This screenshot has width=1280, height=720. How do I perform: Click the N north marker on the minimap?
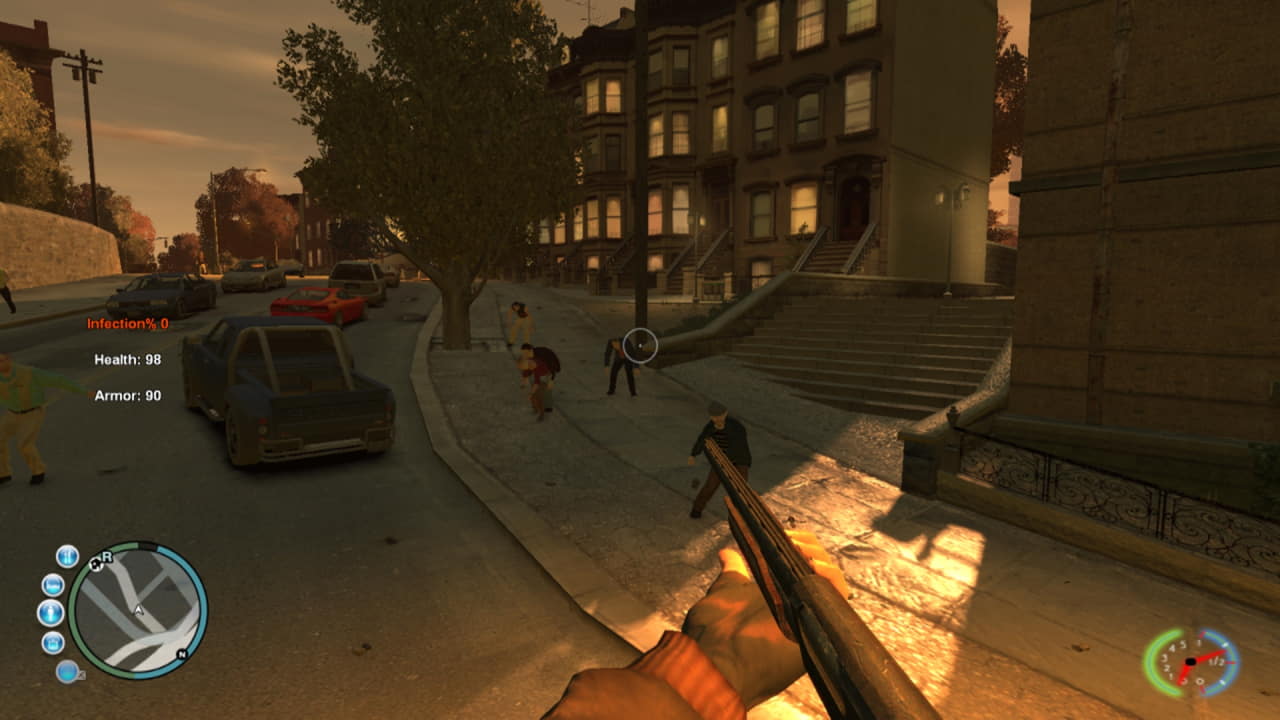click(x=181, y=654)
